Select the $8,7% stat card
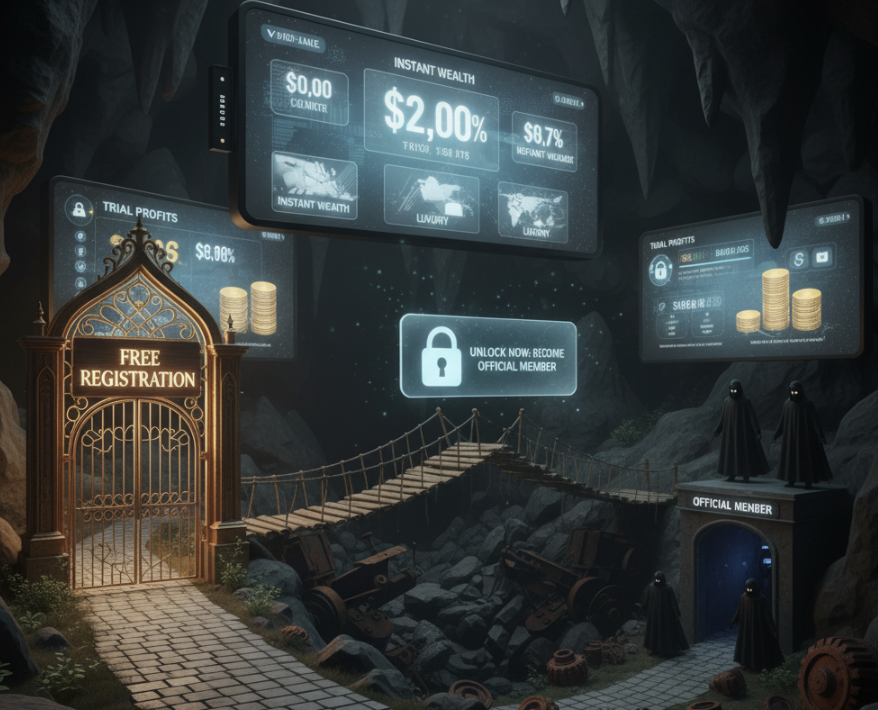This screenshot has height=710, width=878. click(x=544, y=139)
